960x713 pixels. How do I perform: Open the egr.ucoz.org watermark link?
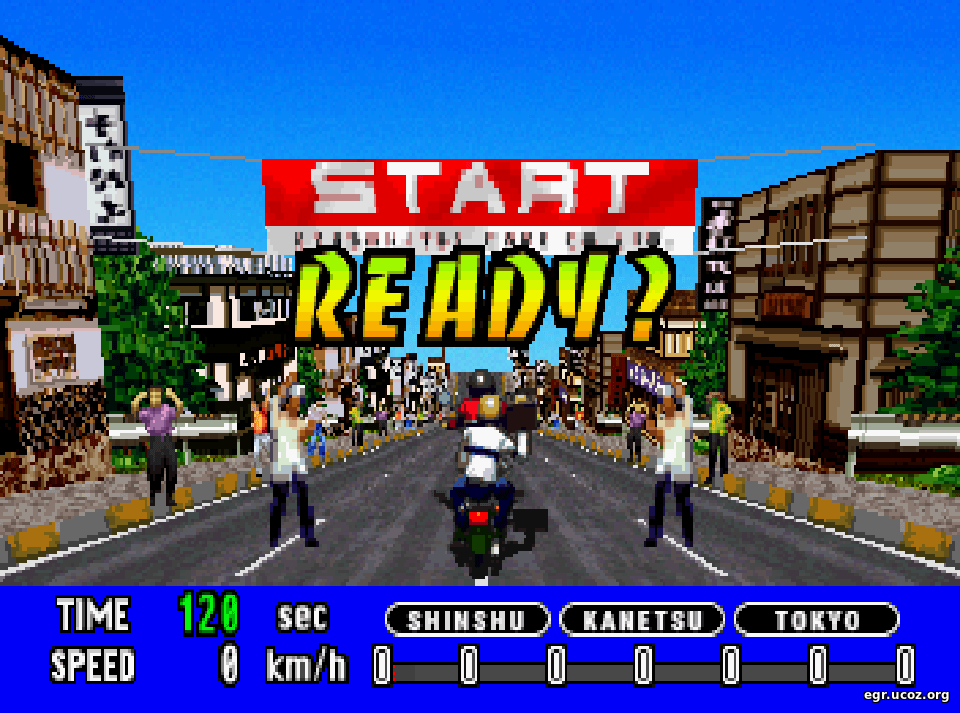906,695
